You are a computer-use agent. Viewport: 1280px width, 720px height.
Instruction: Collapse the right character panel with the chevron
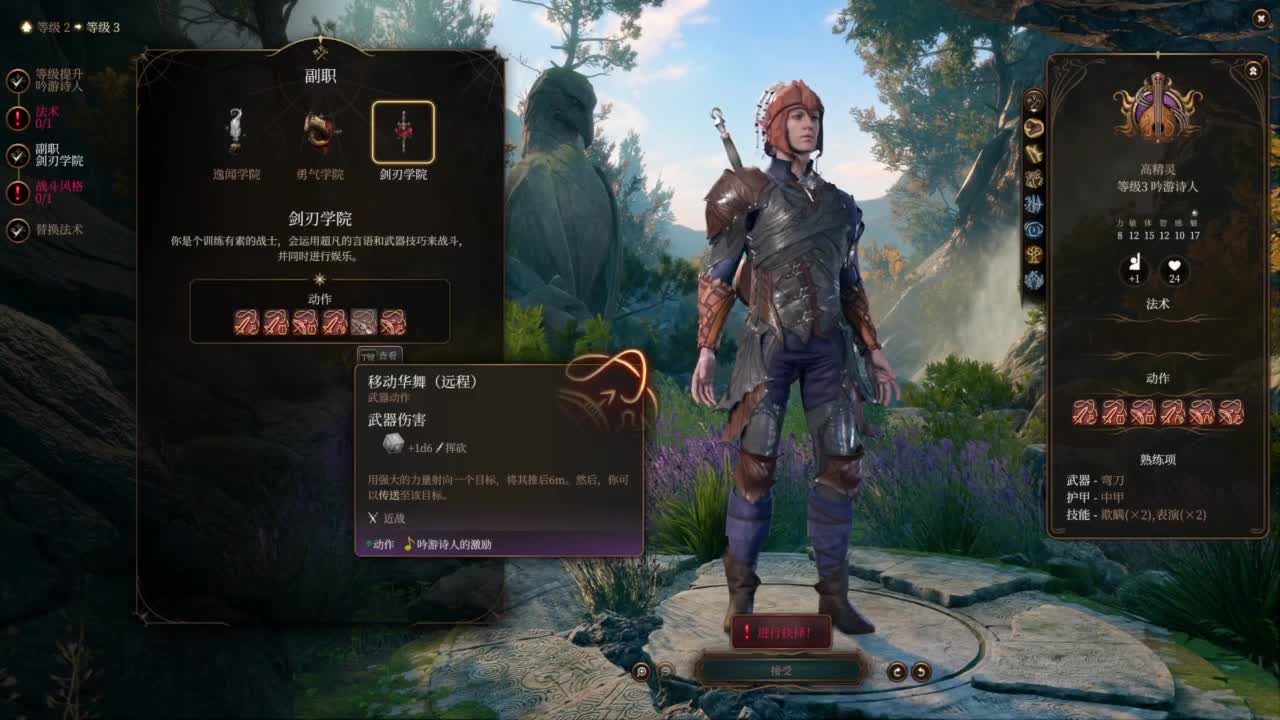tap(1253, 69)
